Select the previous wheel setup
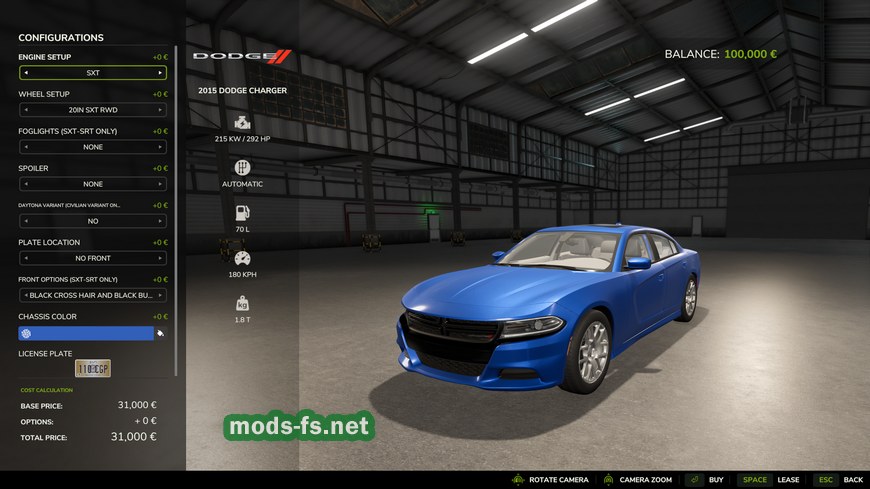Image resolution: width=870 pixels, height=489 pixels. coord(26,110)
